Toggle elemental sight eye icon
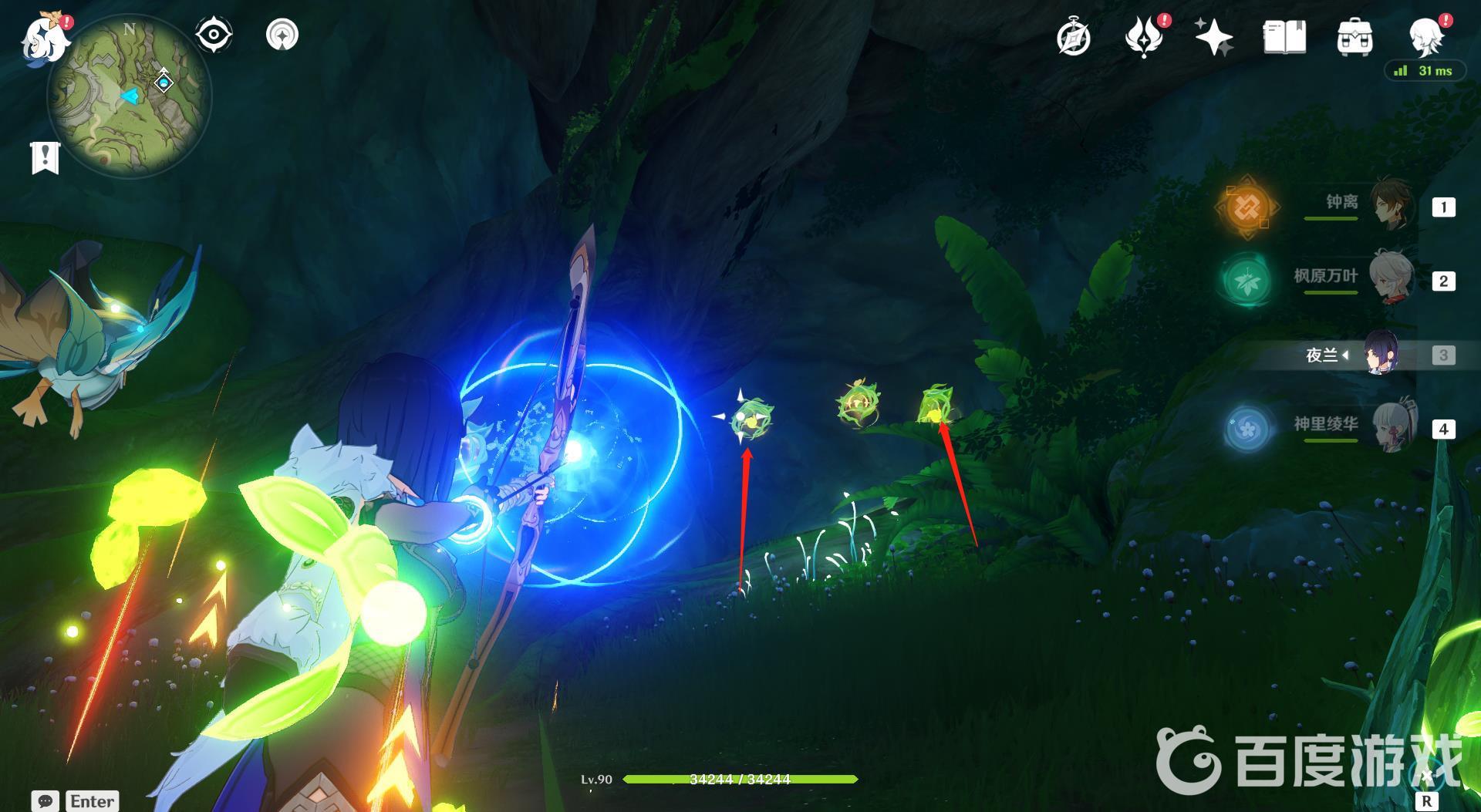This screenshot has height=812, width=1481. (213, 35)
